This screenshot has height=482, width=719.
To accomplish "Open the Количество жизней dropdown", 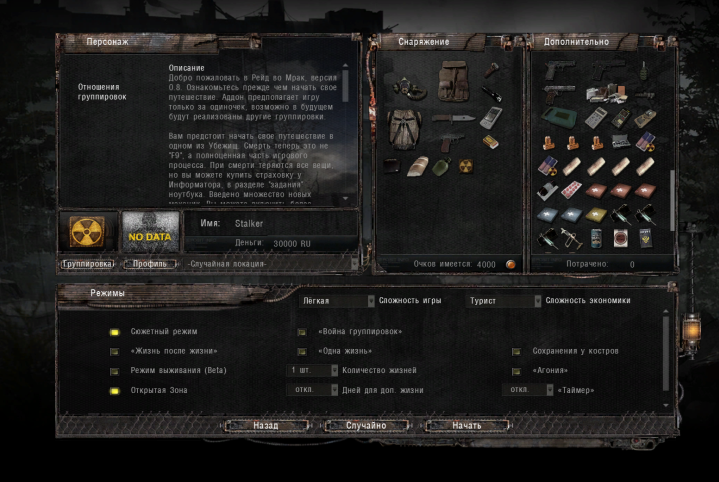I will (x=311, y=371).
